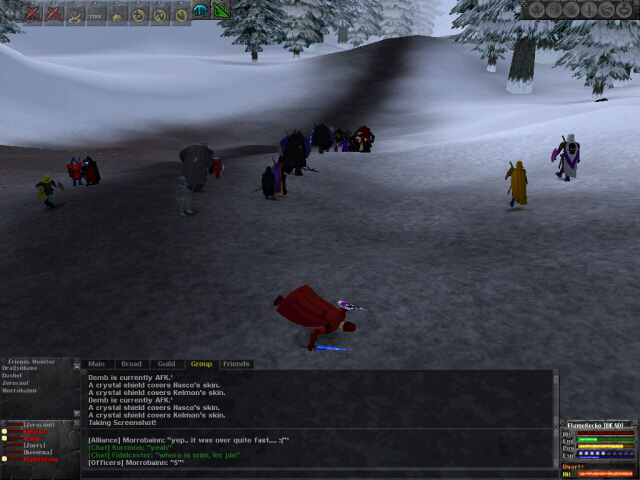
Task: Choose Zerocool in the Friends Monitor list
Action: [x=18, y=383]
